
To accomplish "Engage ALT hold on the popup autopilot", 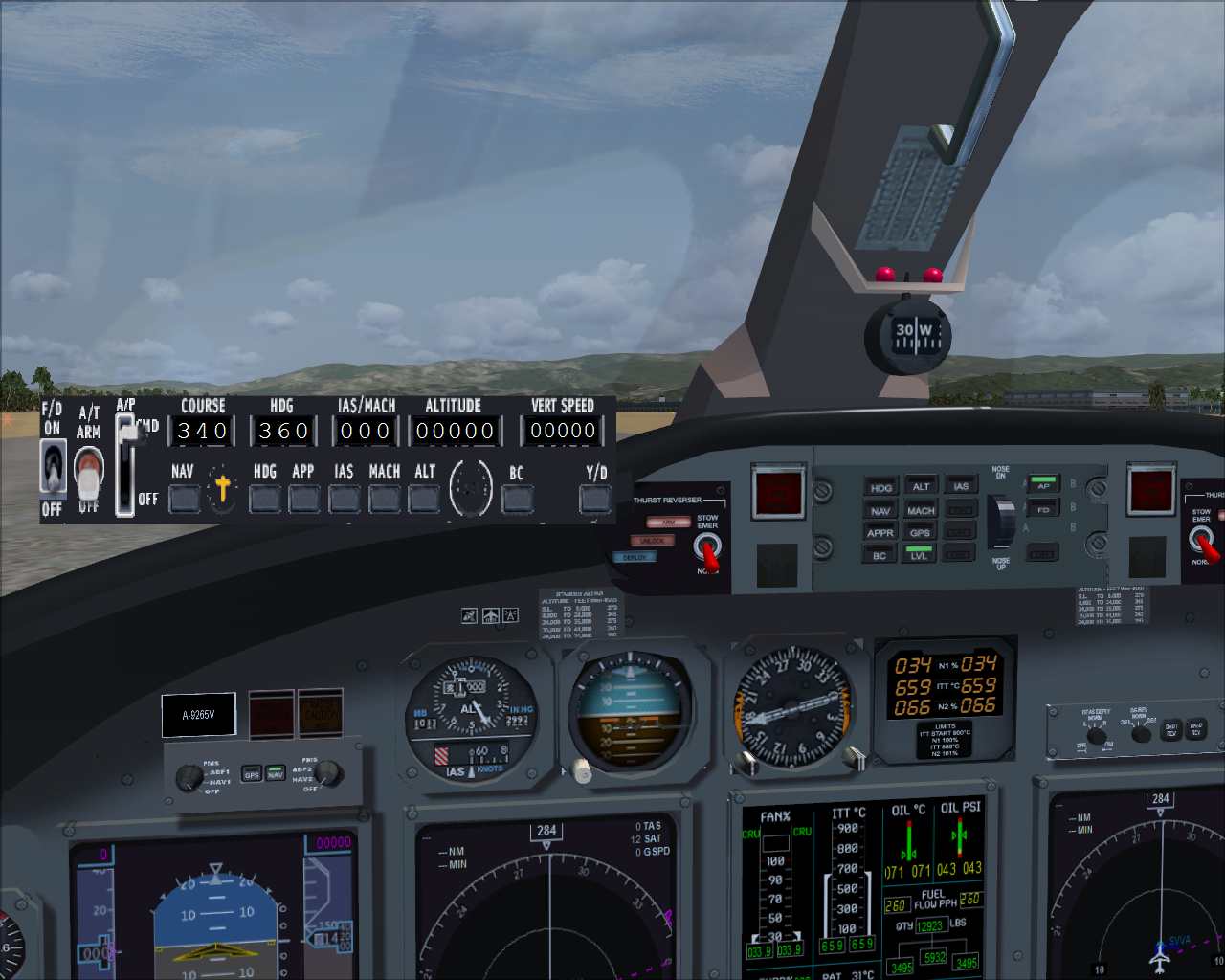I will click(x=423, y=498).
